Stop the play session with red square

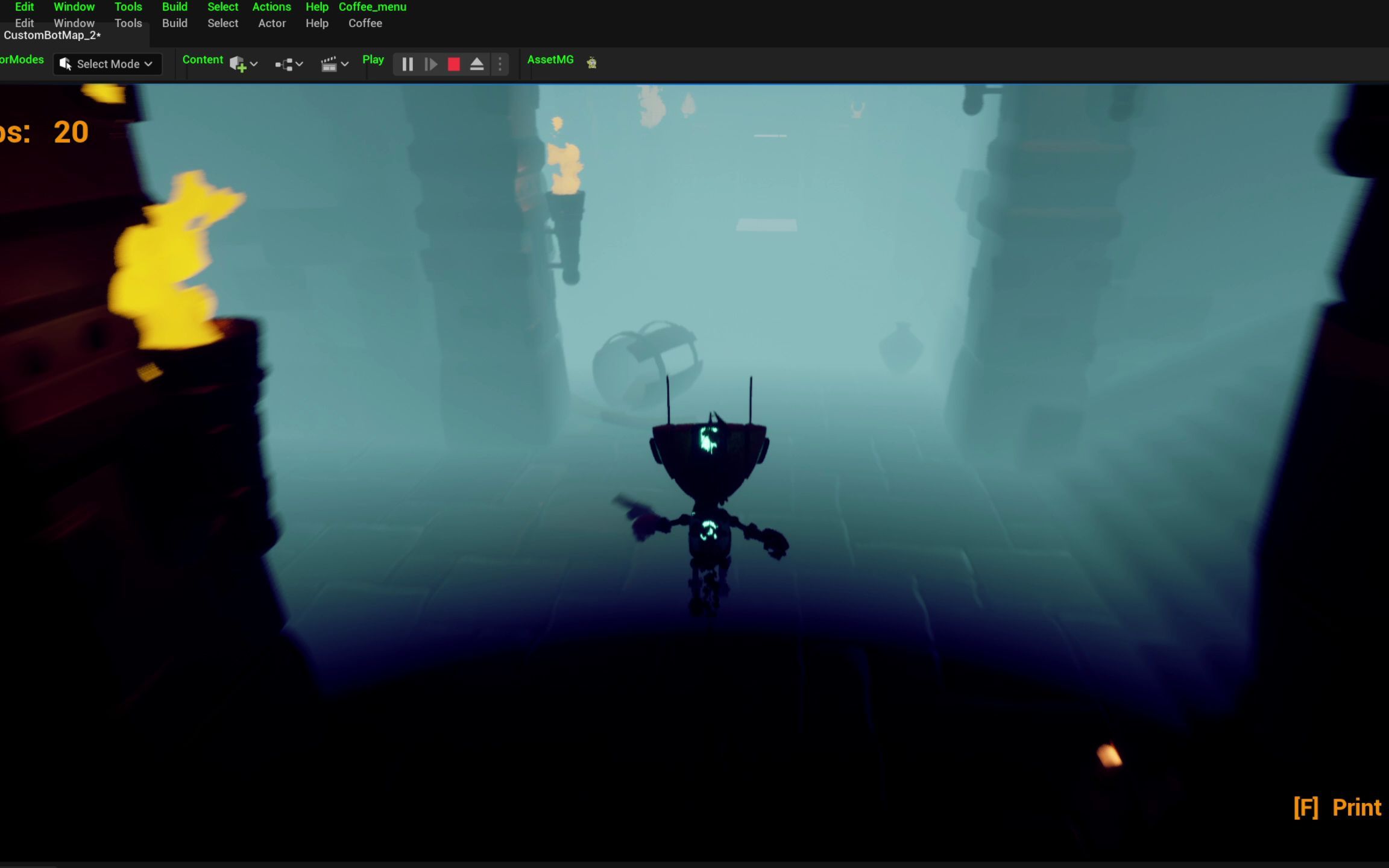coord(453,64)
